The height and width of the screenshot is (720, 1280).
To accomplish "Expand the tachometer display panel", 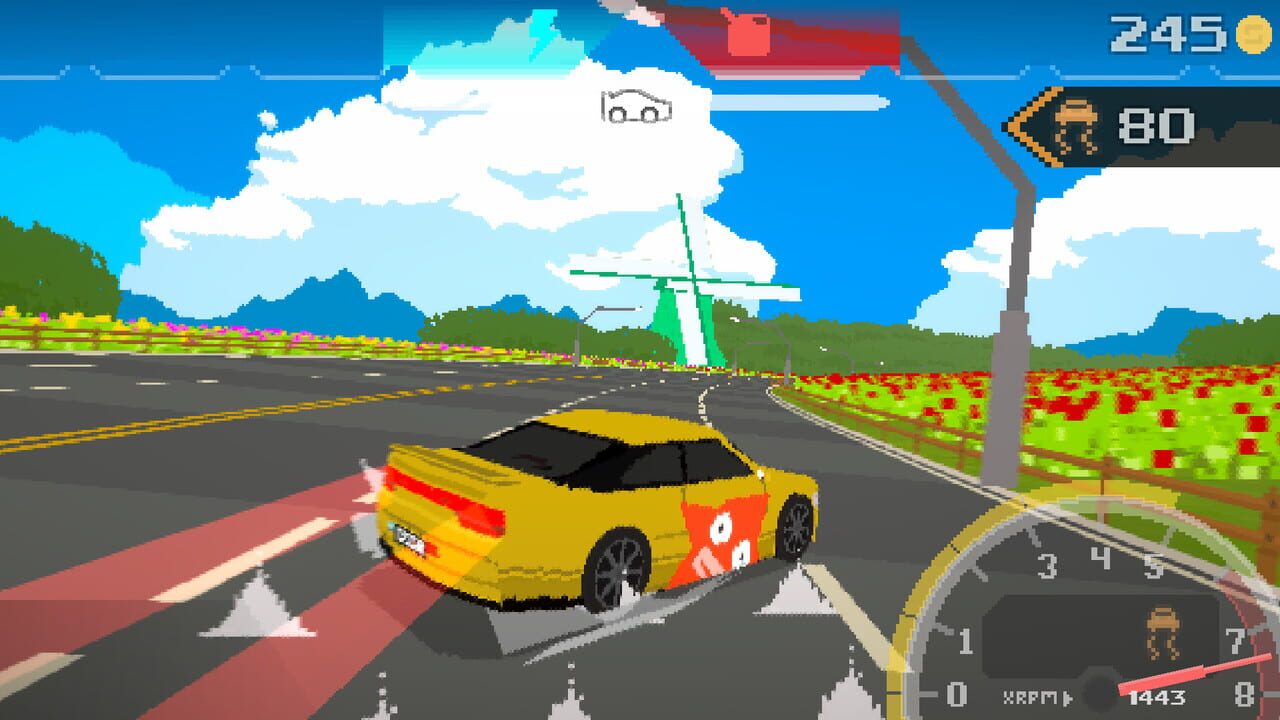I will [1100, 640].
